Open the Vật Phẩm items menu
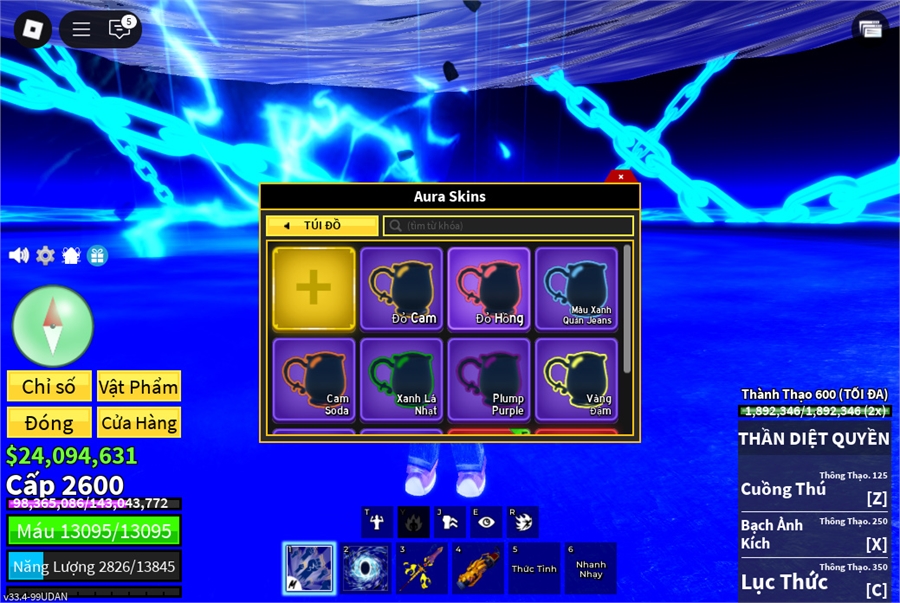The image size is (900, 603). pyautogui.click(x=139, y=387)
